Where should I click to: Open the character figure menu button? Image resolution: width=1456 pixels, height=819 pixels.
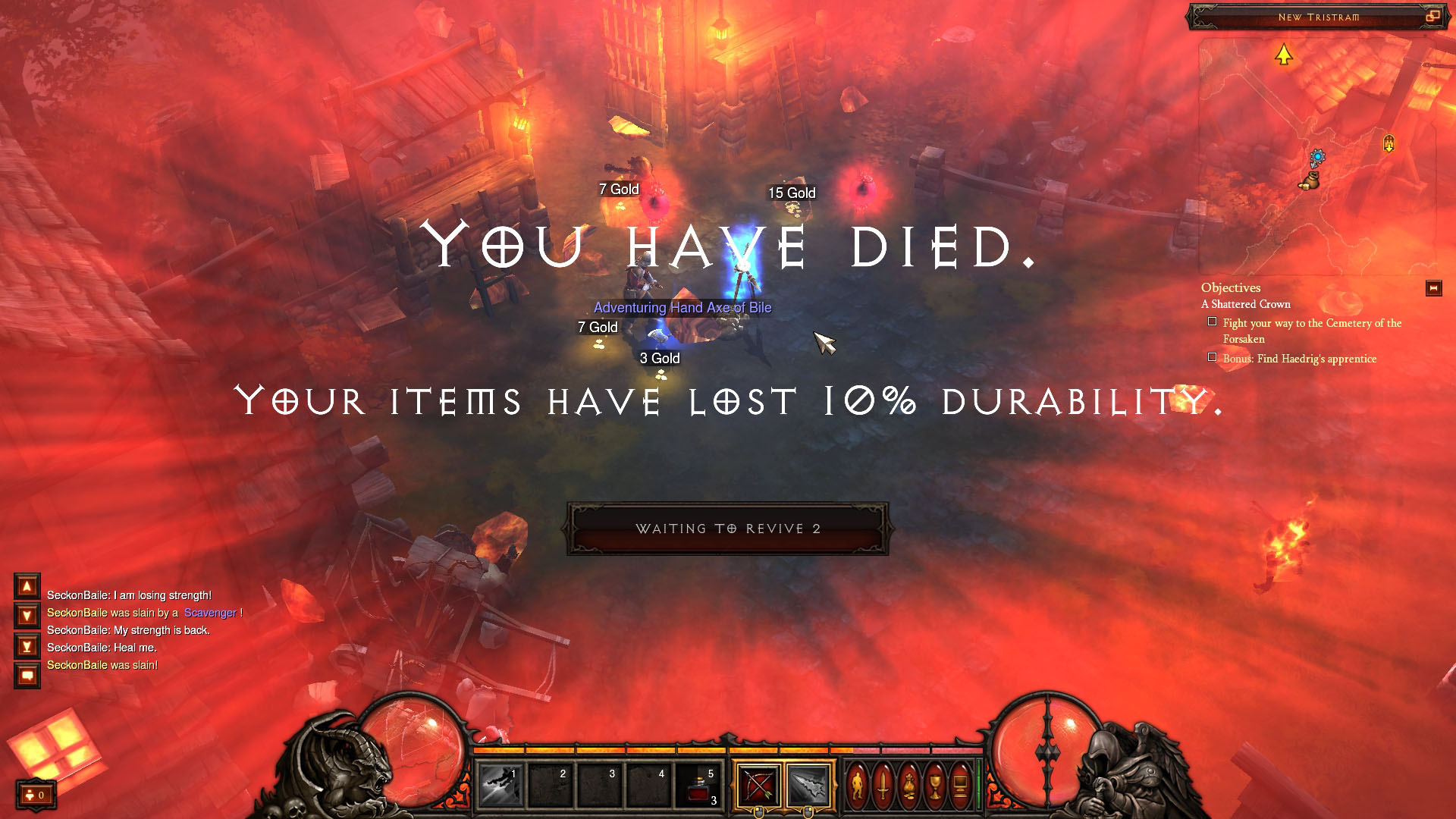pos(858,785)
